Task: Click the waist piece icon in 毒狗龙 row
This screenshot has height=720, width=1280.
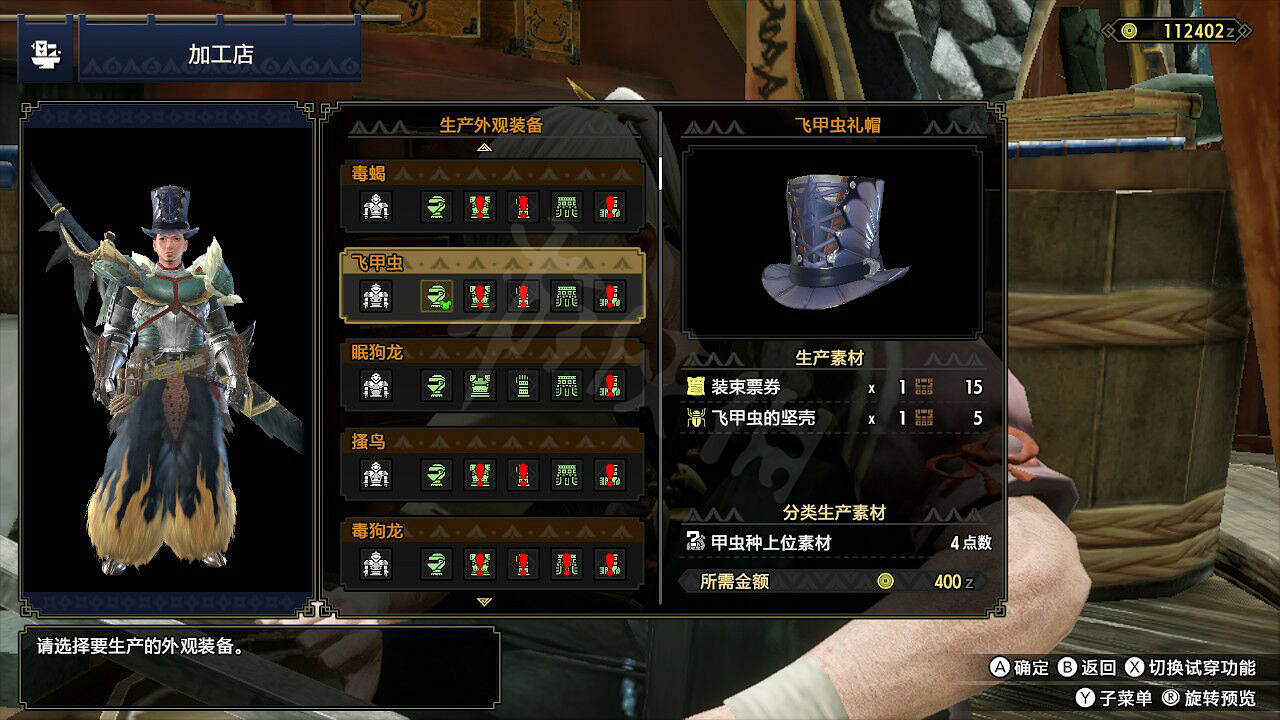Action: tap(568, 562)
